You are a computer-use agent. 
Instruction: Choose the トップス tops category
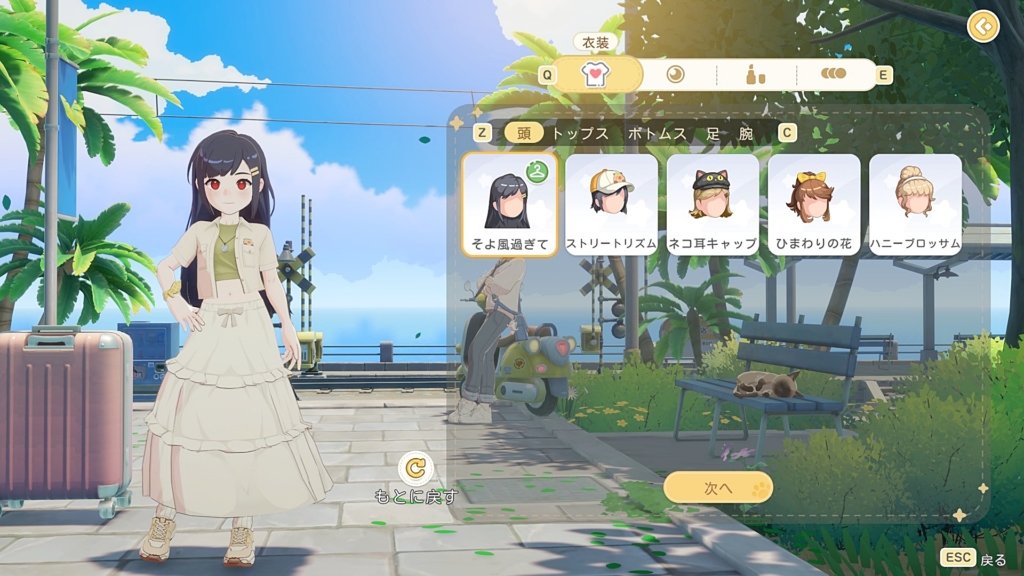pos(580,133)
